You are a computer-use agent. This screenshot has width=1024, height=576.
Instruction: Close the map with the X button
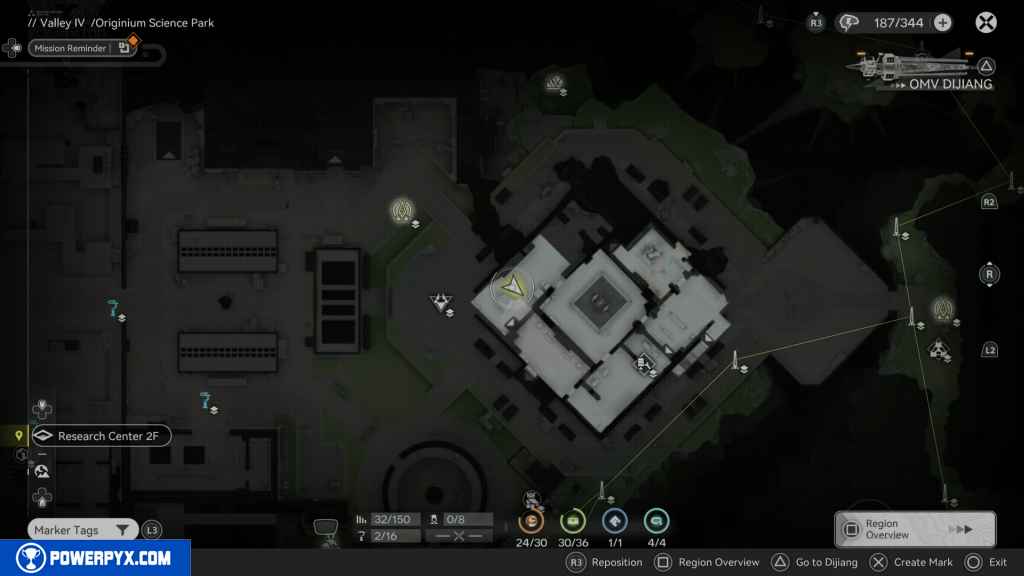[x=986, y=22]
